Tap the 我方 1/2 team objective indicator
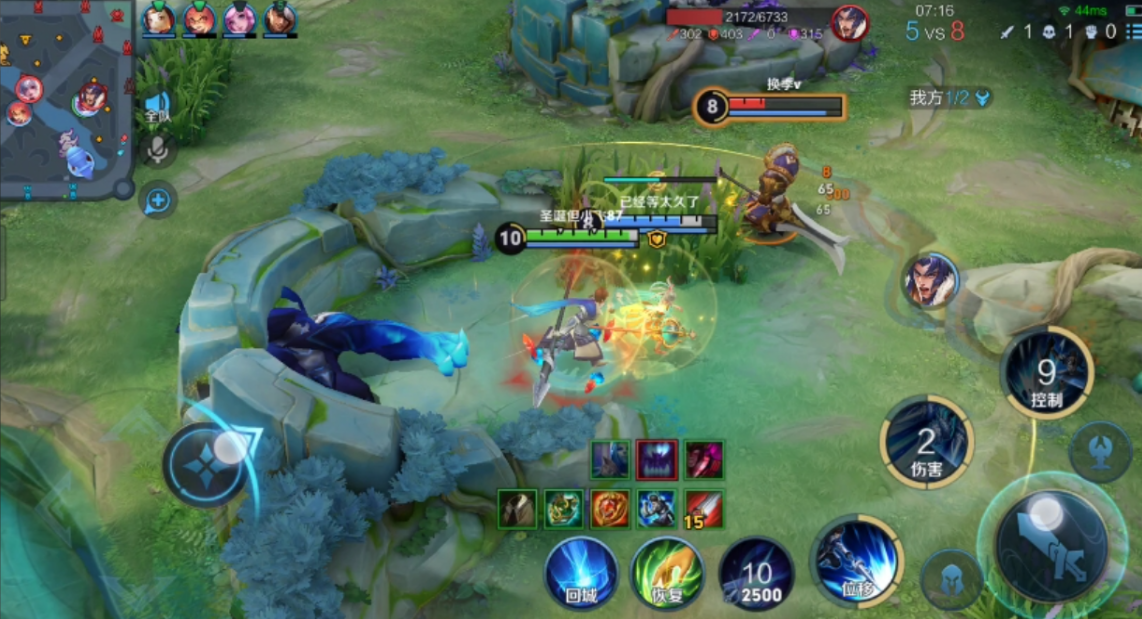Image resolution: width=1142 pixels, height=619 pixels. 950,97
